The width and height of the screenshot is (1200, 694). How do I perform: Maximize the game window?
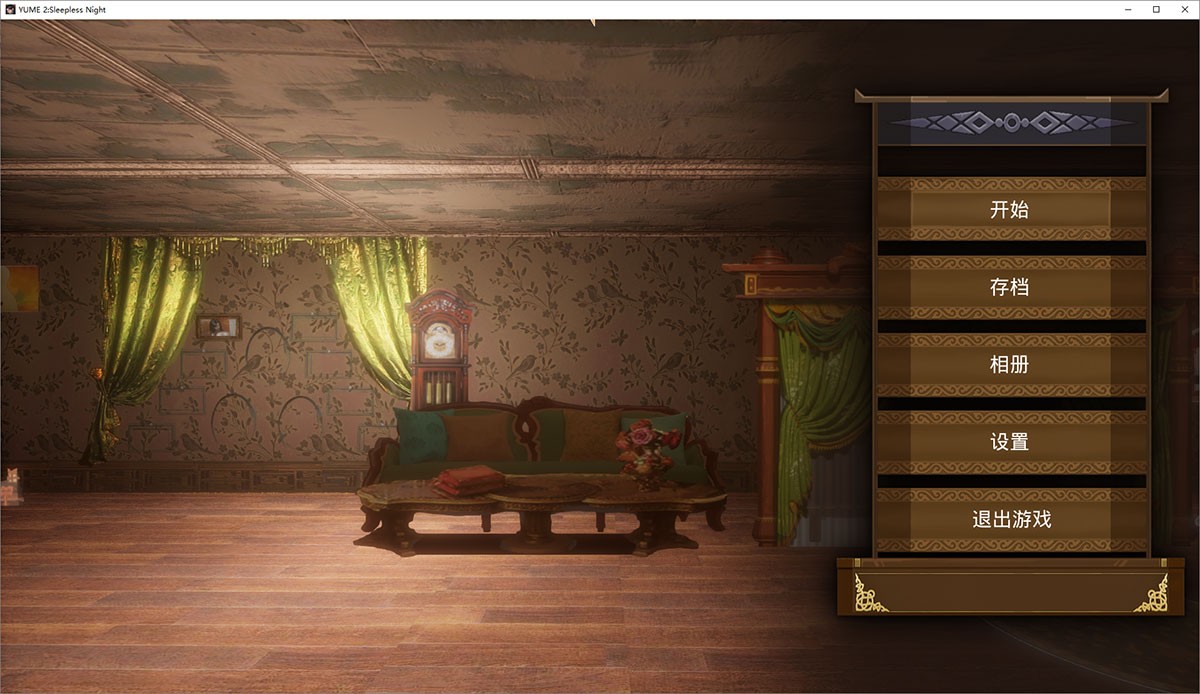[1156, 9]
